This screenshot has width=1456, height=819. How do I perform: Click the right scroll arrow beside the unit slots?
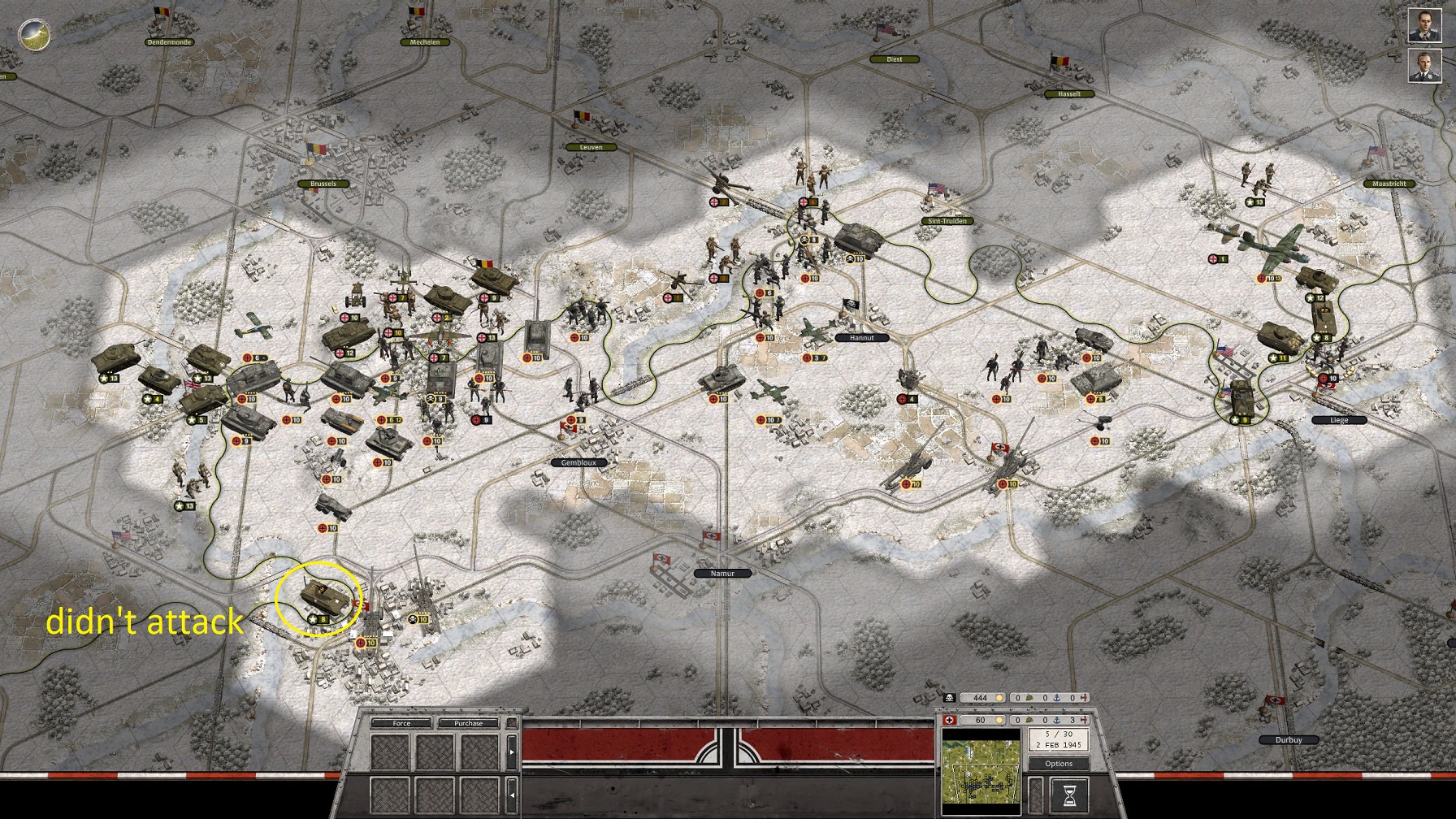coord(512,752)
